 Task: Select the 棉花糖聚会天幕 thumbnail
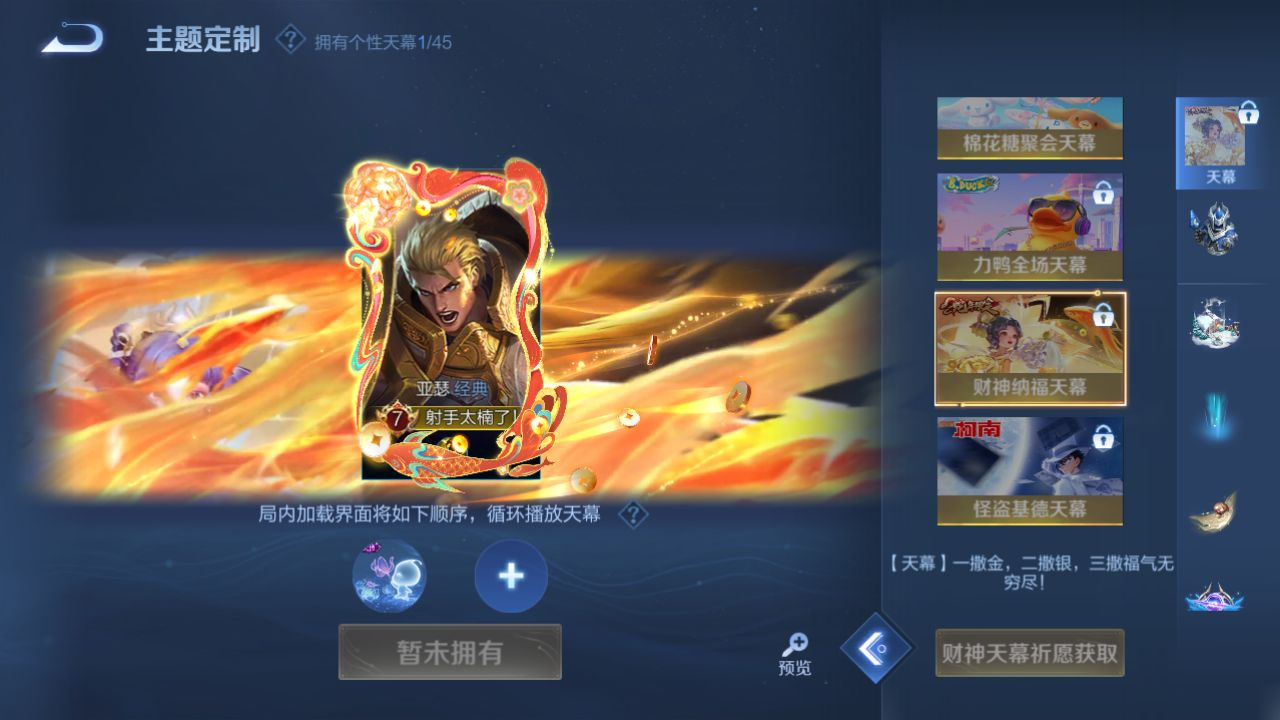coord(1029,128)
